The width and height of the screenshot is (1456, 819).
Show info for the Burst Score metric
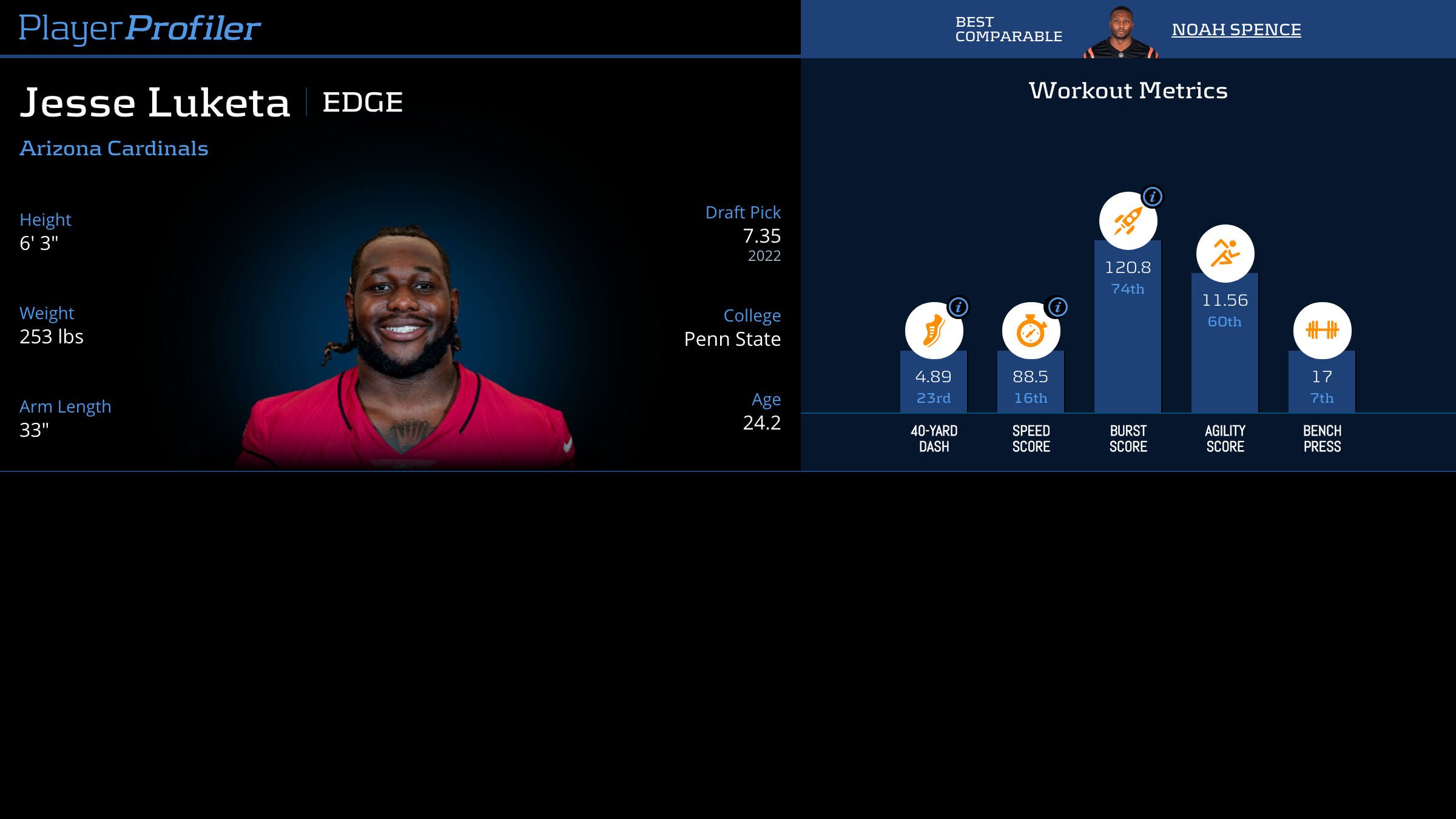pyautogui.click(x=1153, y=197)
